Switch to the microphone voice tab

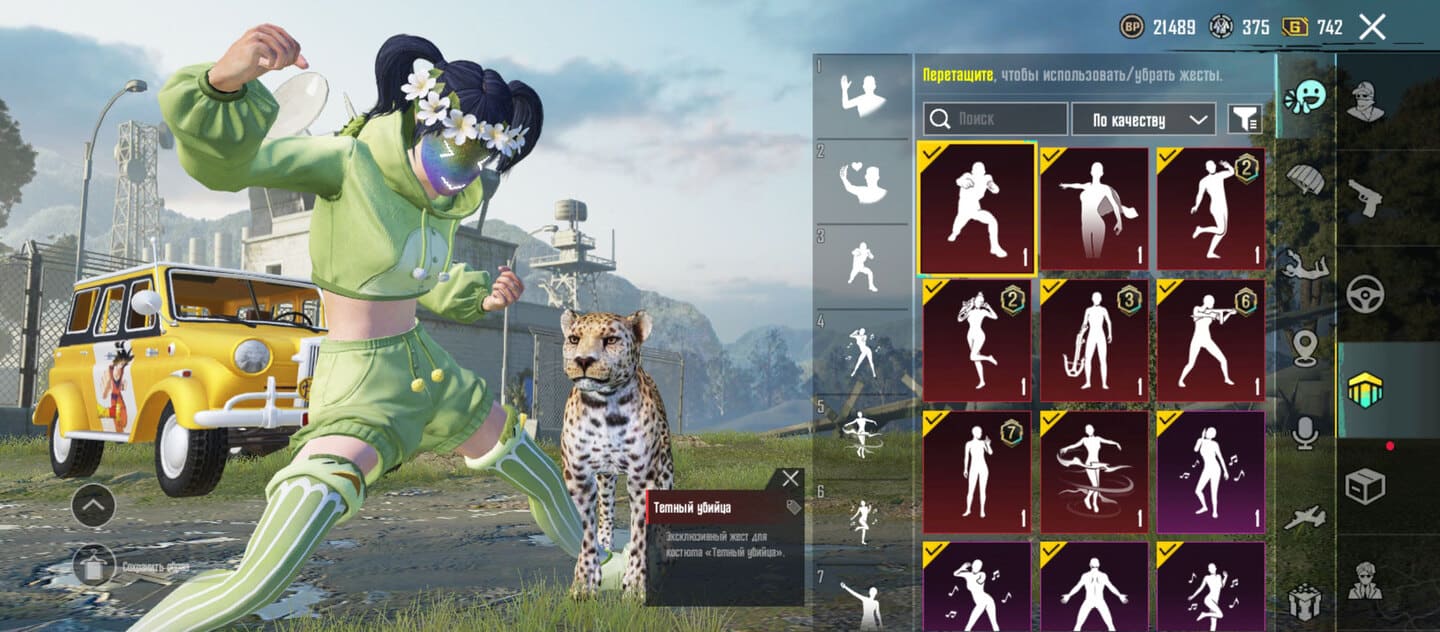click(1305, 433)
